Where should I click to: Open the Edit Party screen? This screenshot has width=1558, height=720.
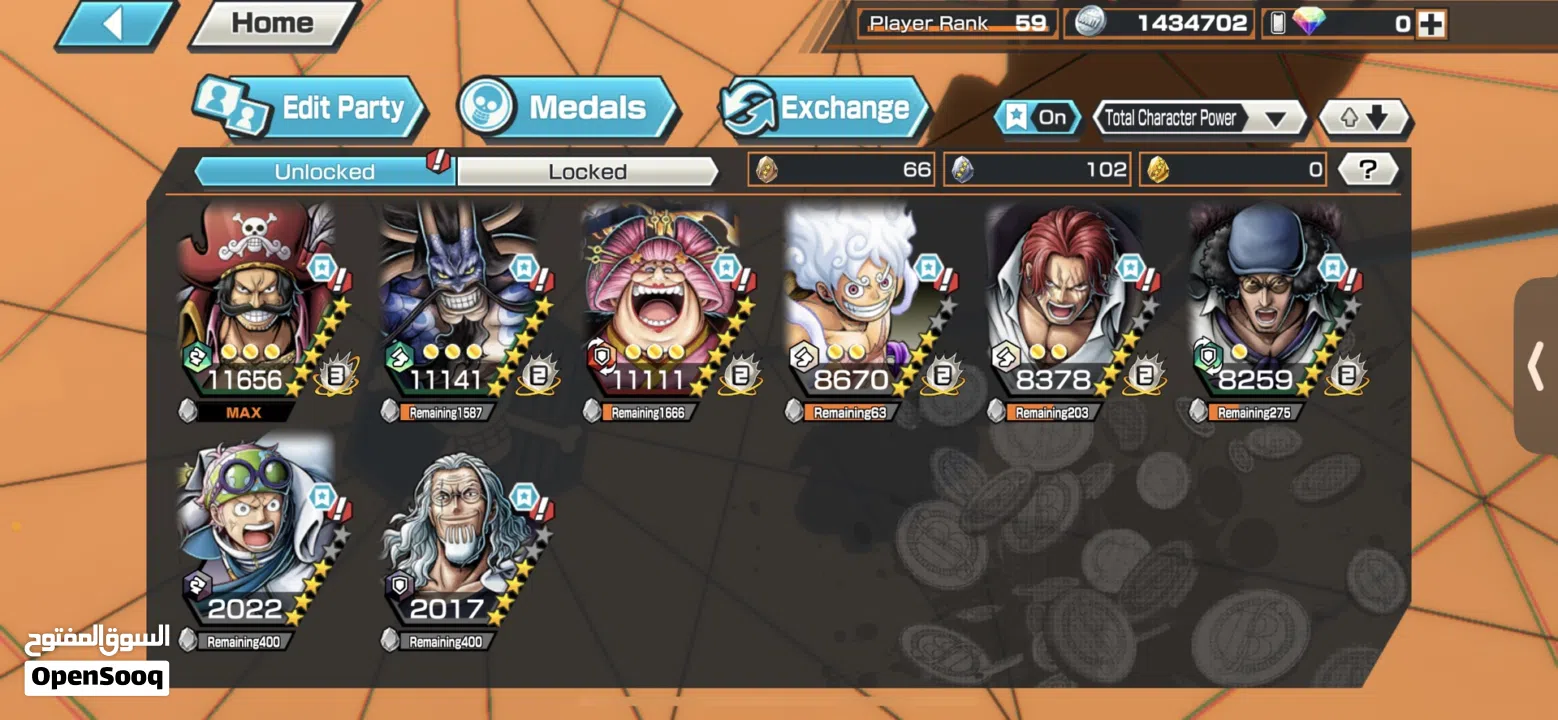click(310, 108)
